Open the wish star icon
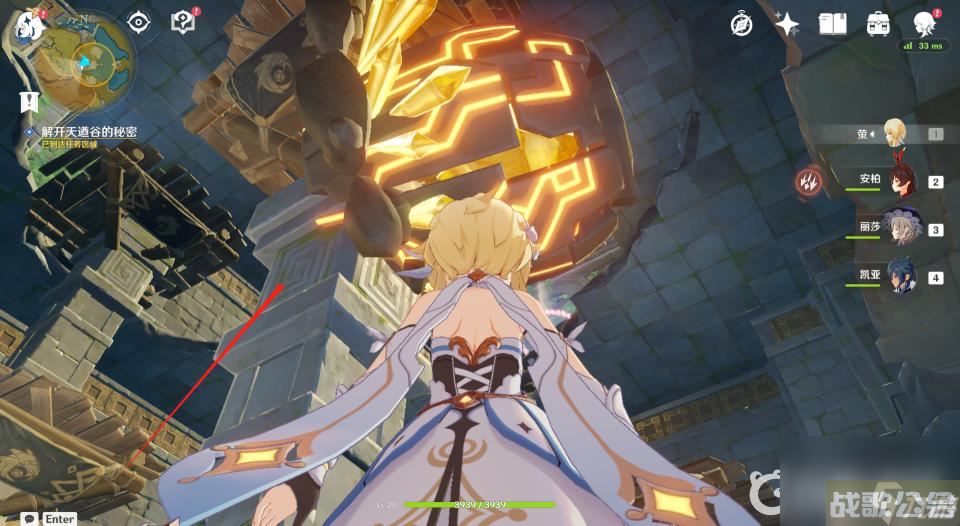This screenshot has height=526, width=960. (x=787, y=25)
